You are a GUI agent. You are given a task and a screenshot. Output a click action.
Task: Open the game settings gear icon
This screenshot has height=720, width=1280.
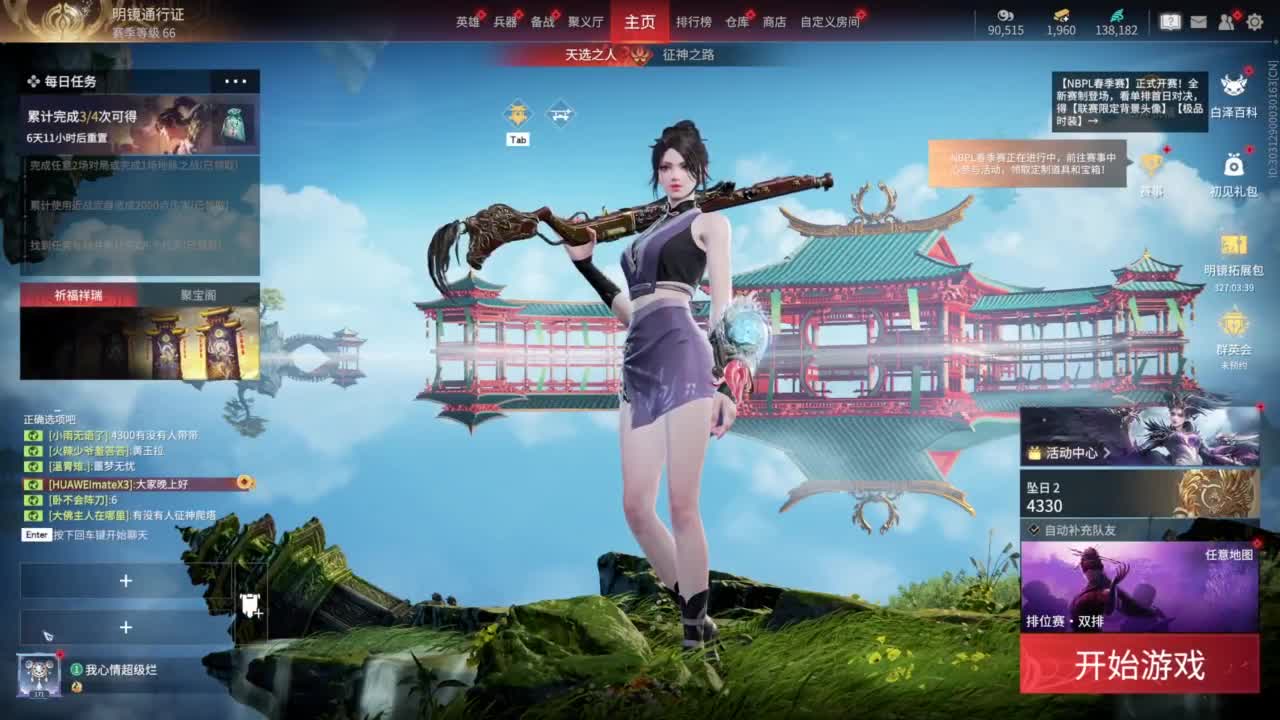(x=1254, y=20)
